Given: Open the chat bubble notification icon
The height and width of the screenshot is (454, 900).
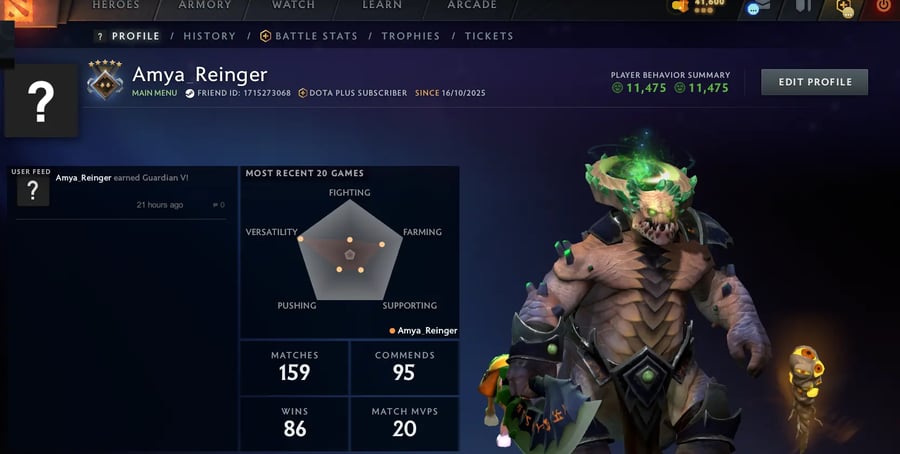Looking at the screenshot, I should pos(753,8).
